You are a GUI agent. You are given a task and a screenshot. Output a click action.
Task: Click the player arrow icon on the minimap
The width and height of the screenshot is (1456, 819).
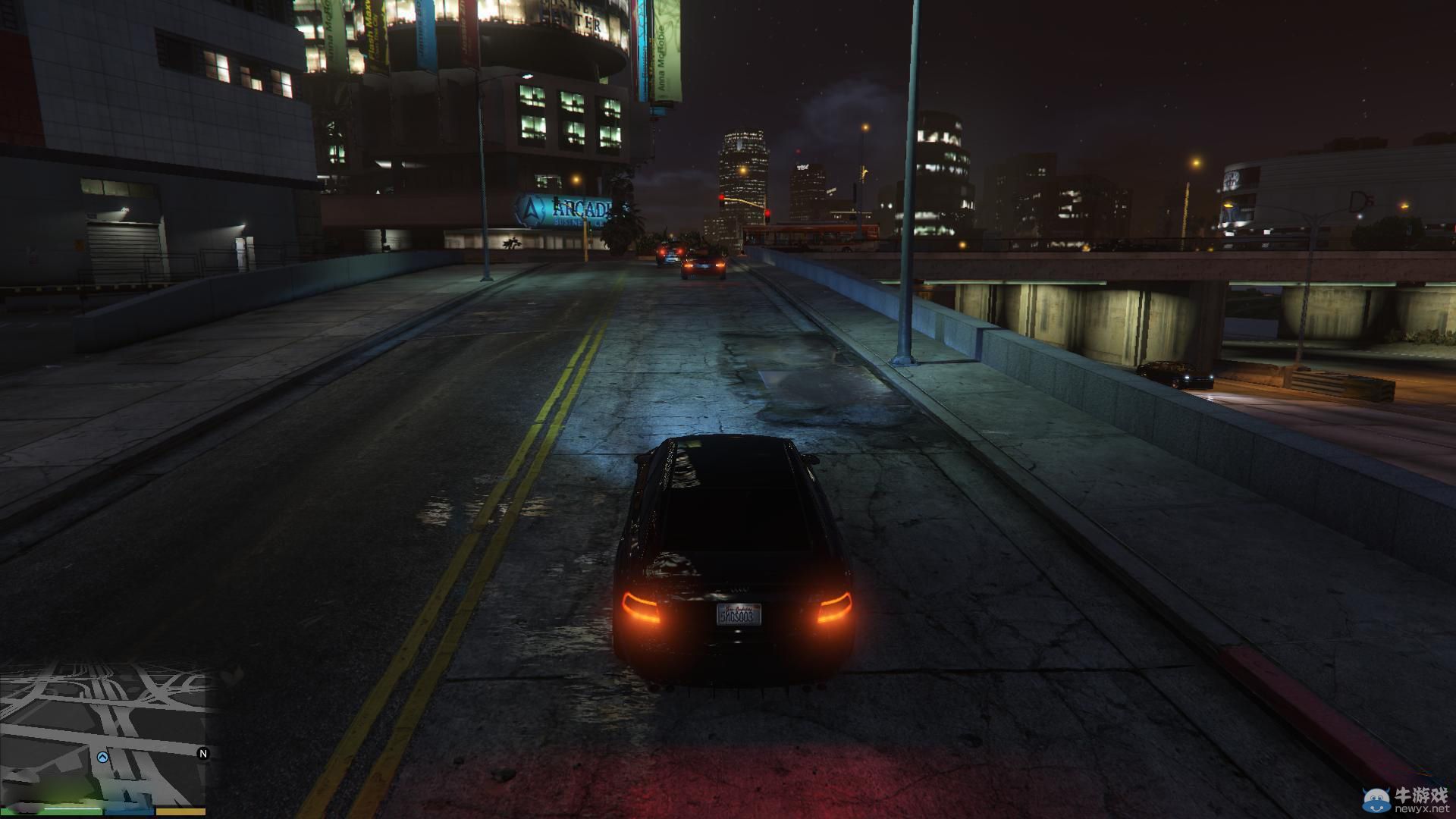point(103,757)
